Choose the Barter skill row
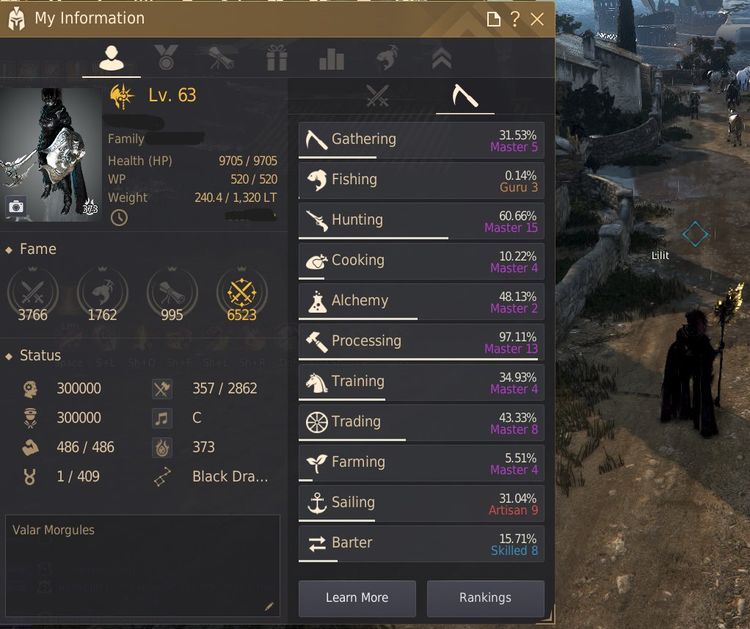 coord(421,543)
